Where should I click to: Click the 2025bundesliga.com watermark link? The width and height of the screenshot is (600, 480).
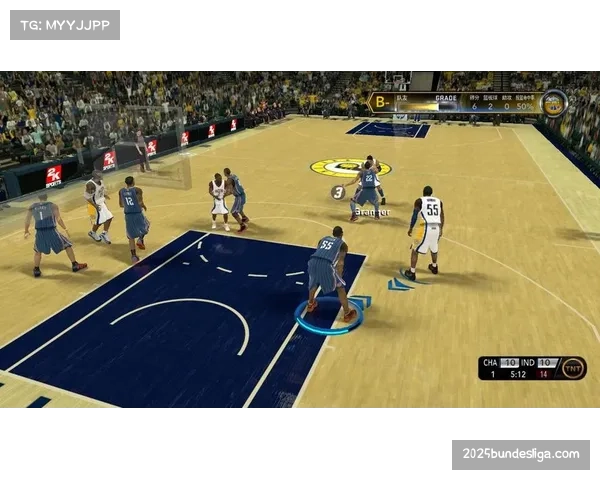[x=520, y=455]
